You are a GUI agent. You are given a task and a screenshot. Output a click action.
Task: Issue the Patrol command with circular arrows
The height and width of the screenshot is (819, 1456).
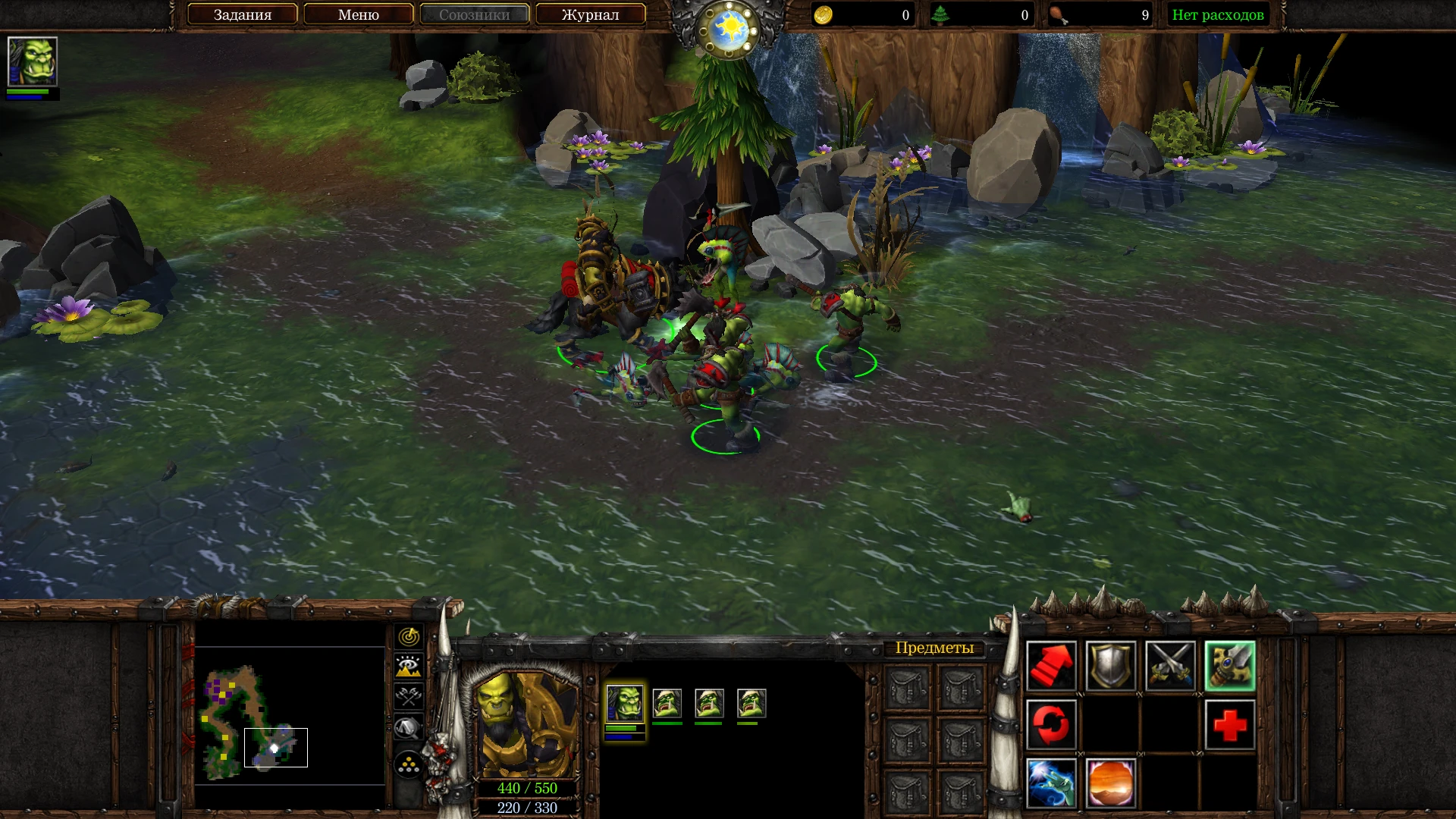[x=1051, y=724]
